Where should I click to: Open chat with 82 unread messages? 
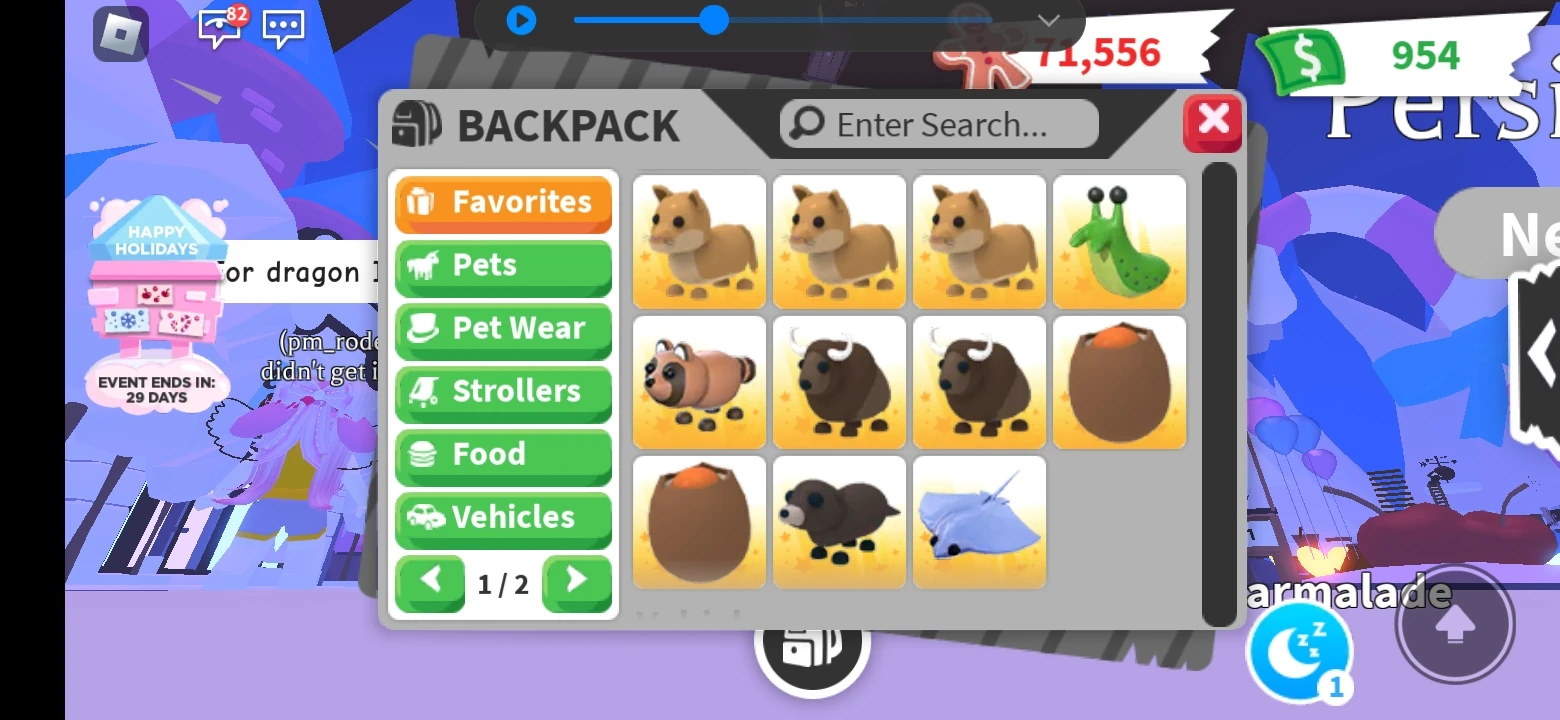tap(219, 29)
